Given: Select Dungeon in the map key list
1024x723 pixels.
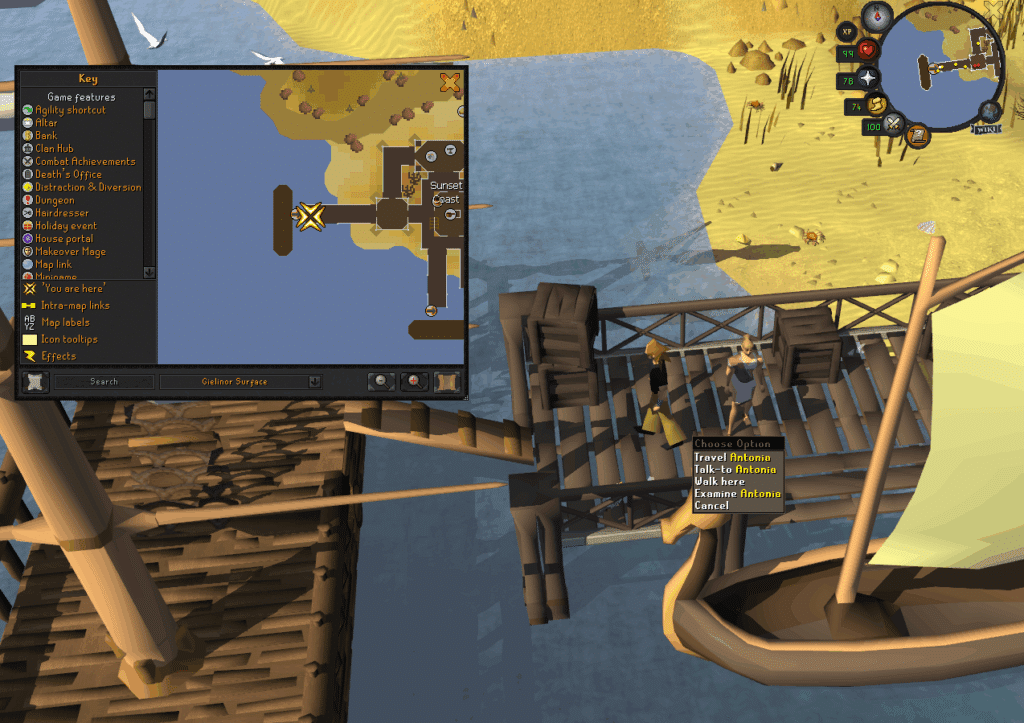Looking at the screenshot, I should coord(54,200).
